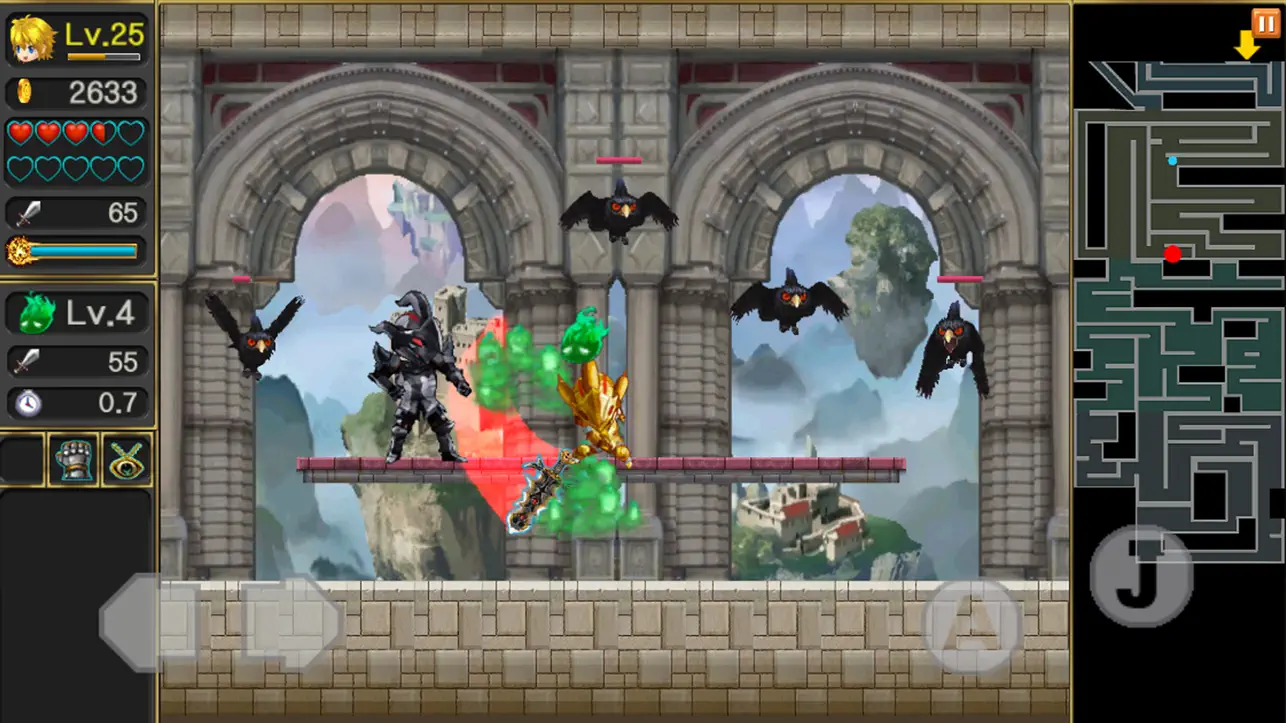Tap the right arrow move button
This screenshot has height=723, width=1286.
(x=292, y=622)
